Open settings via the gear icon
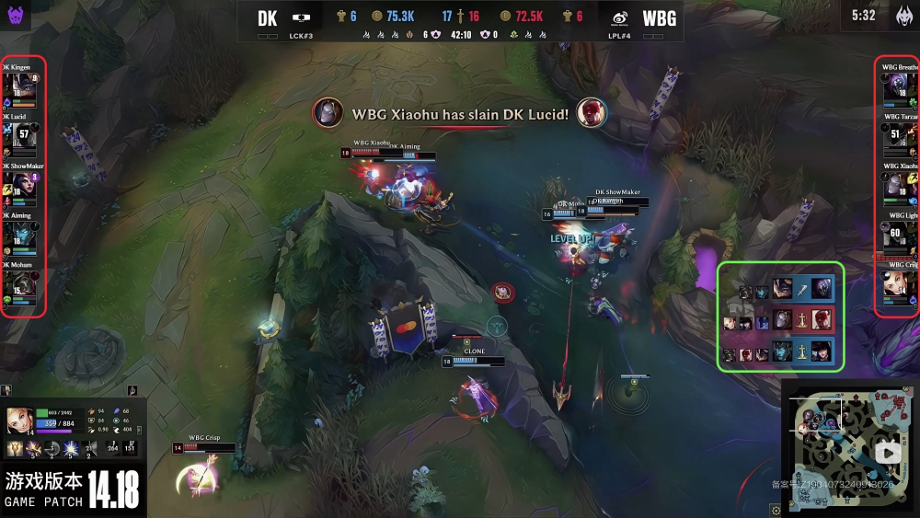This screenshot has height=518, width=920. (776, 510)
